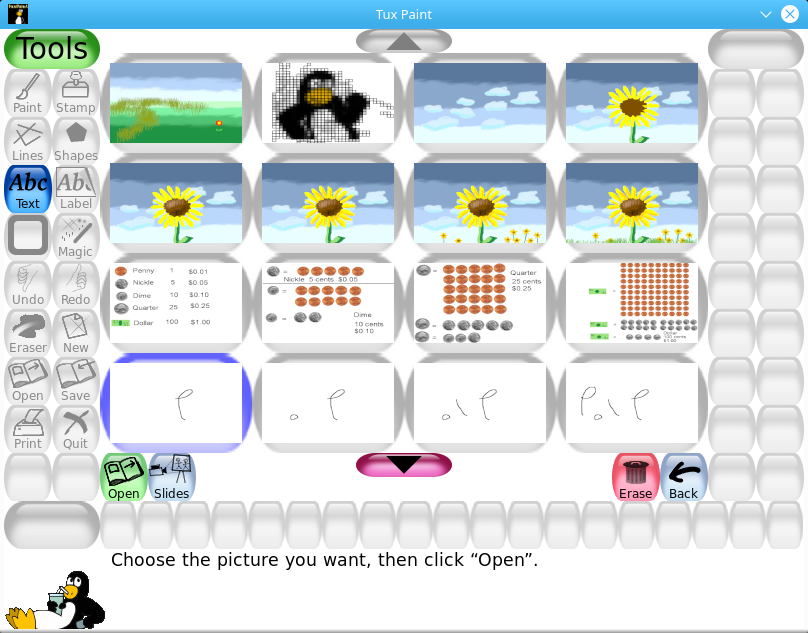Switch to the Shapes tool

(76, 141)
